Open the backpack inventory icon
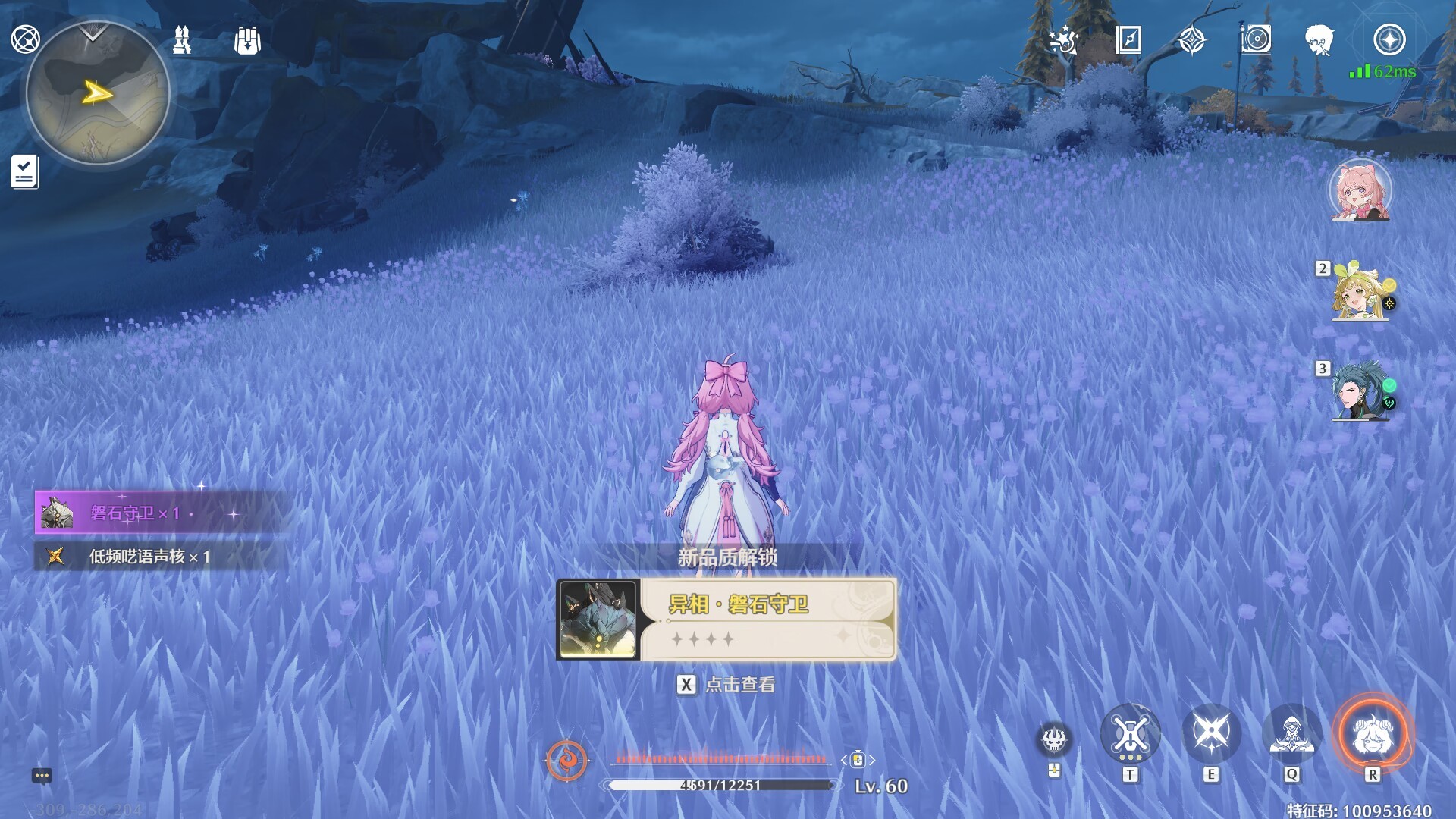 [247, 41]
